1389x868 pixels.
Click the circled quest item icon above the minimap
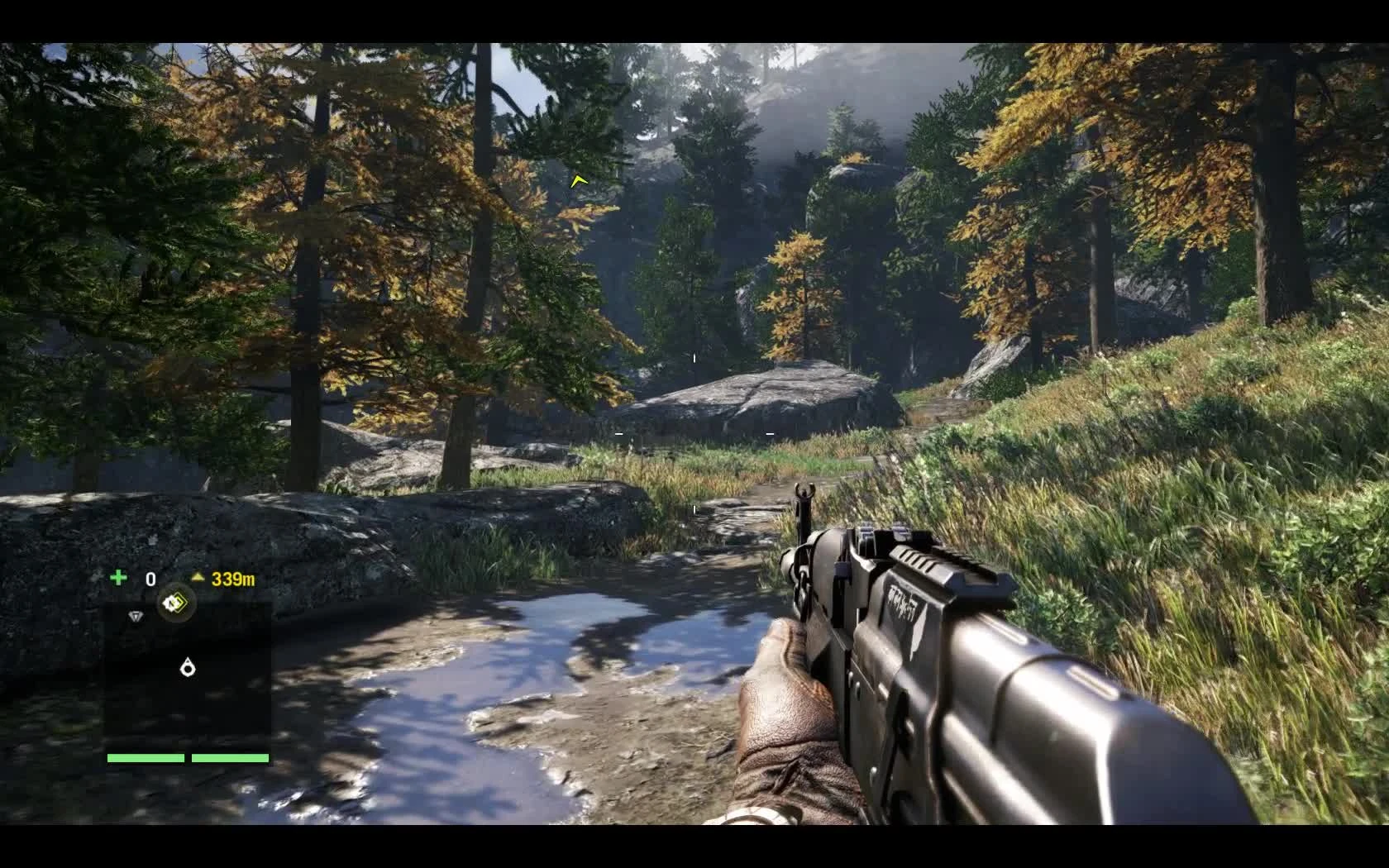(x=175, y=605)
